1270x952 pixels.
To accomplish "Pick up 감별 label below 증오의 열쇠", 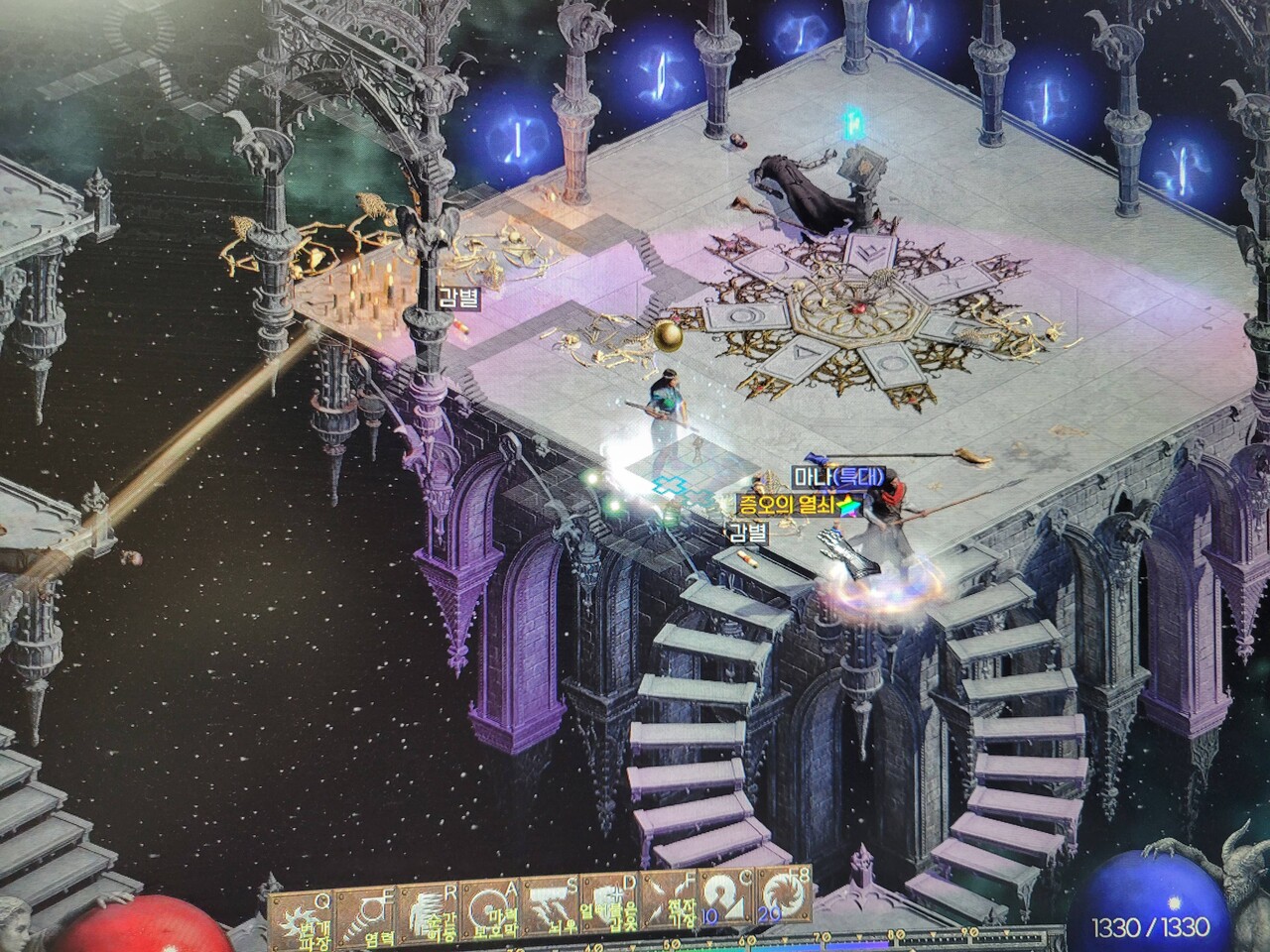I will tap(748, 532).
